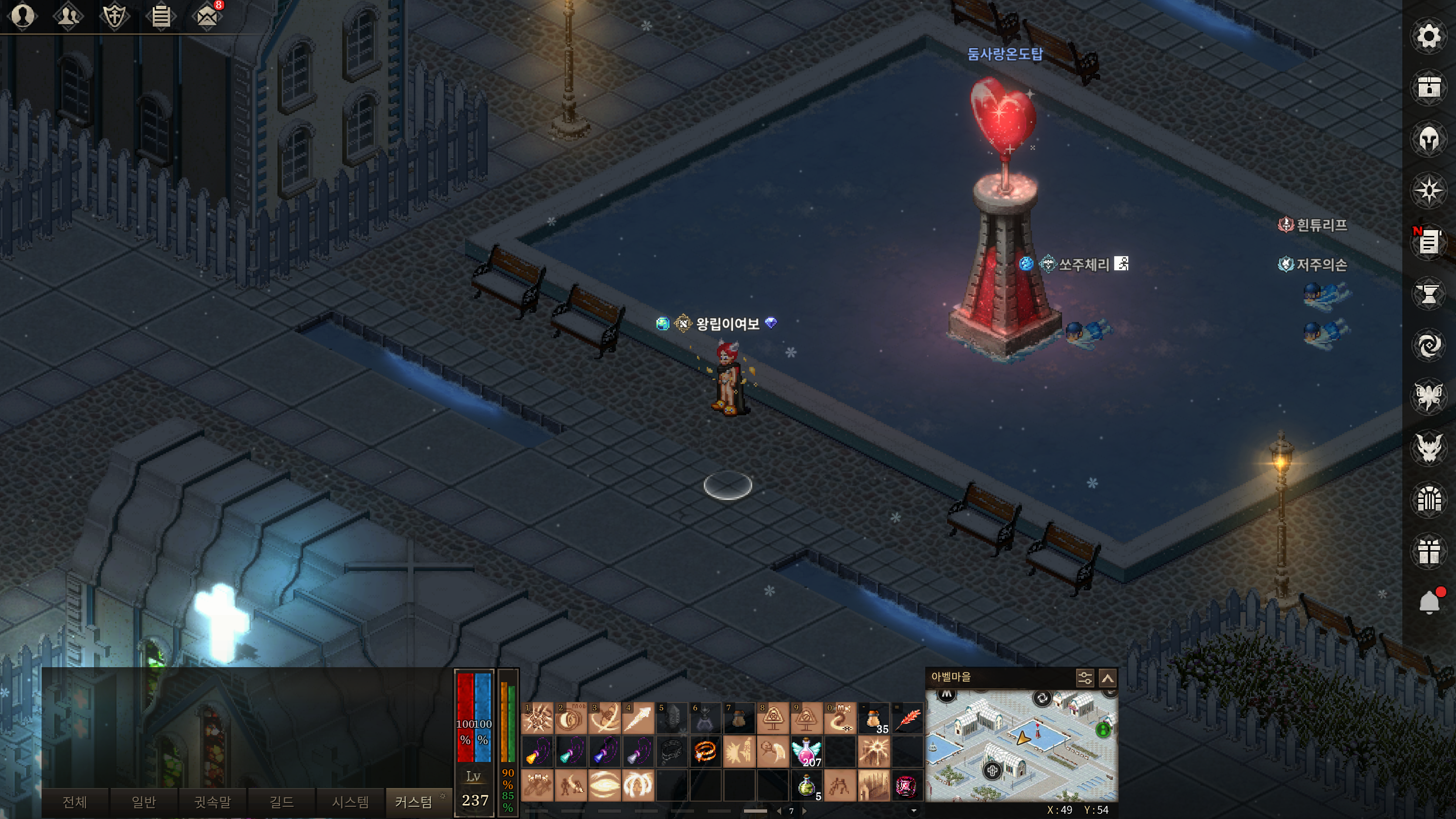
Task: Activate the hotbar slot 1 burst skill
Action: point(537,718)
